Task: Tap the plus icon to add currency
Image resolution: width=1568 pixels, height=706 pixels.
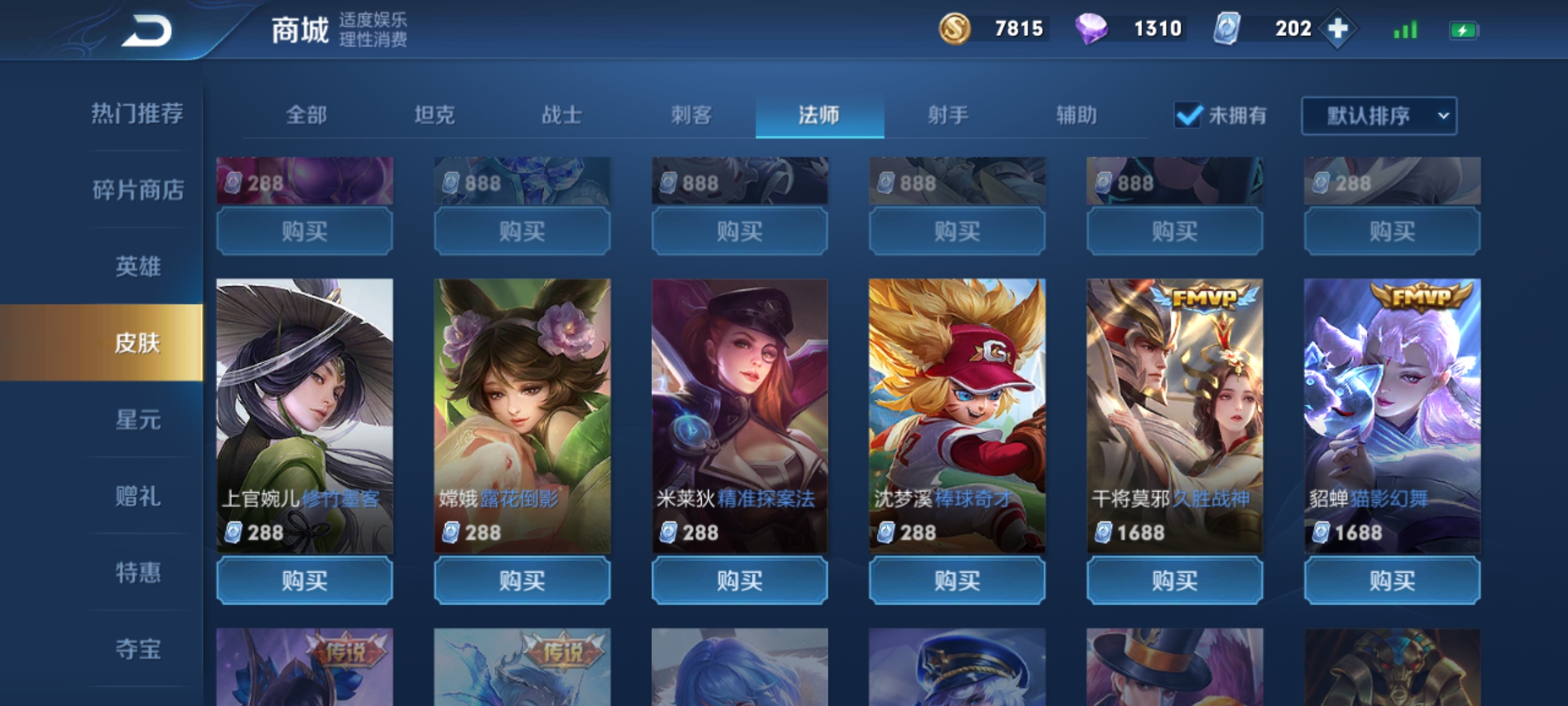Action: coord(1337,29)
